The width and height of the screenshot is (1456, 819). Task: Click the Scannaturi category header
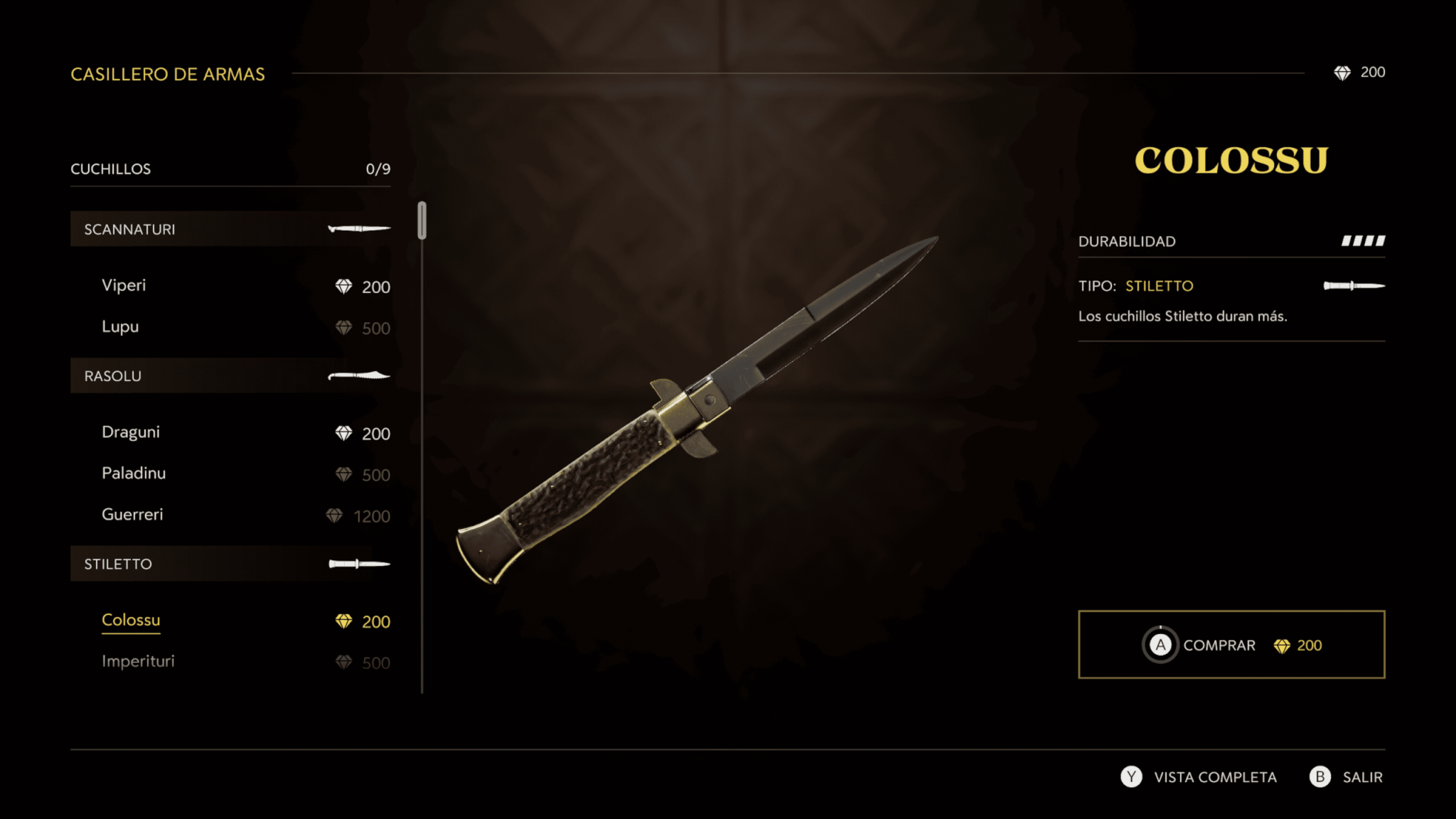click(x=230, y=229)
